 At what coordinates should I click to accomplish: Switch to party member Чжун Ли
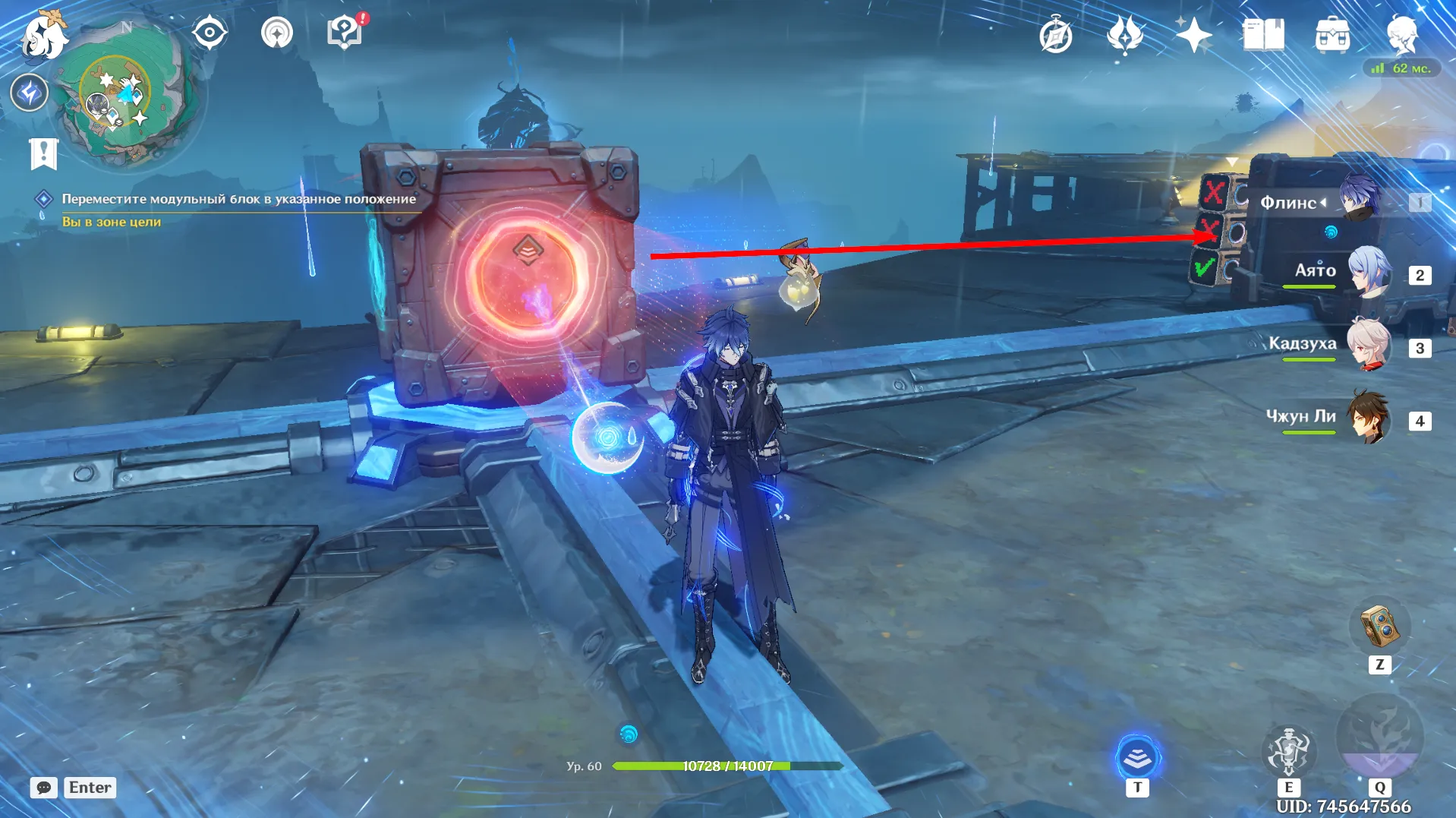coord(1369,418)
